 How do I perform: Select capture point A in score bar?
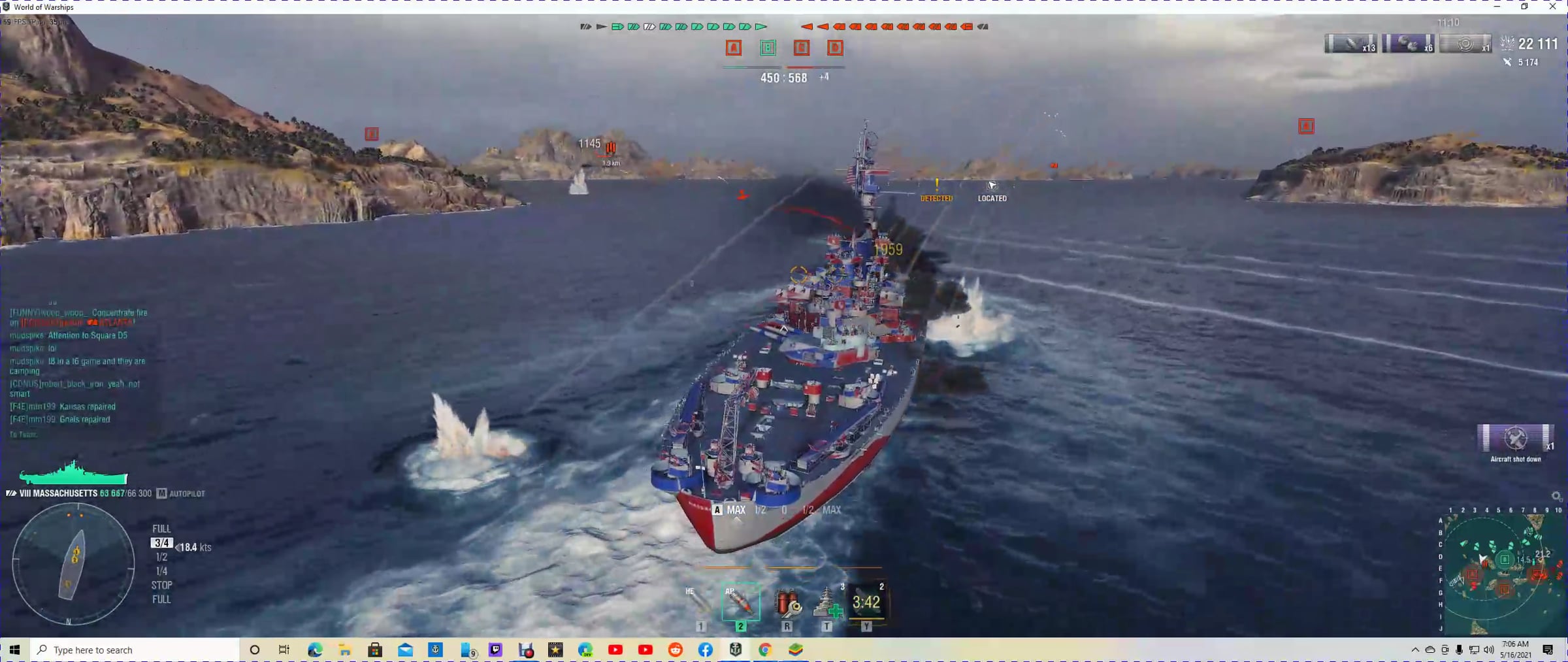pyautogui.click(x=734, y=48)
